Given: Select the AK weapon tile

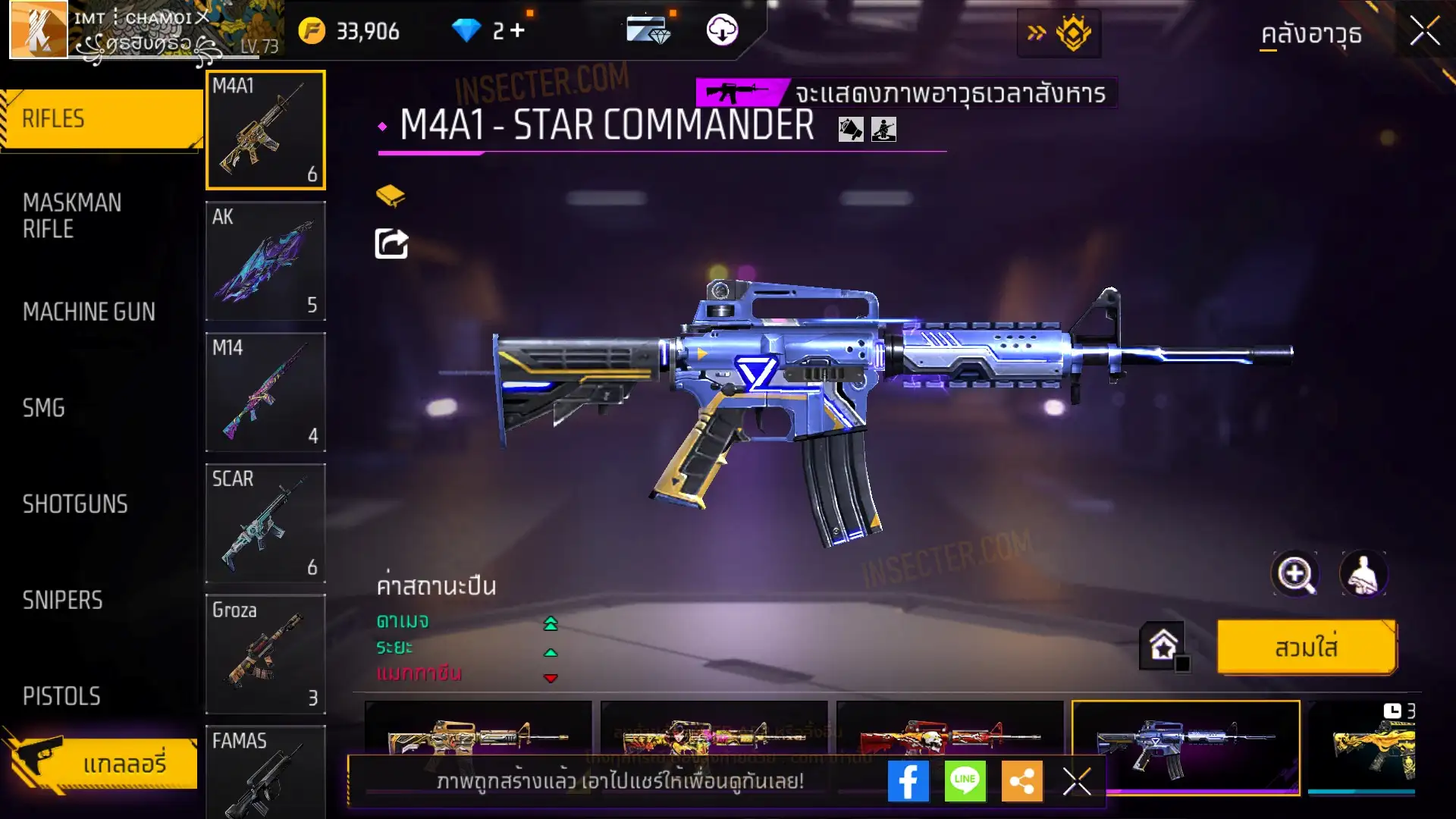Looking at the screenshot, I should coord(265,261).
